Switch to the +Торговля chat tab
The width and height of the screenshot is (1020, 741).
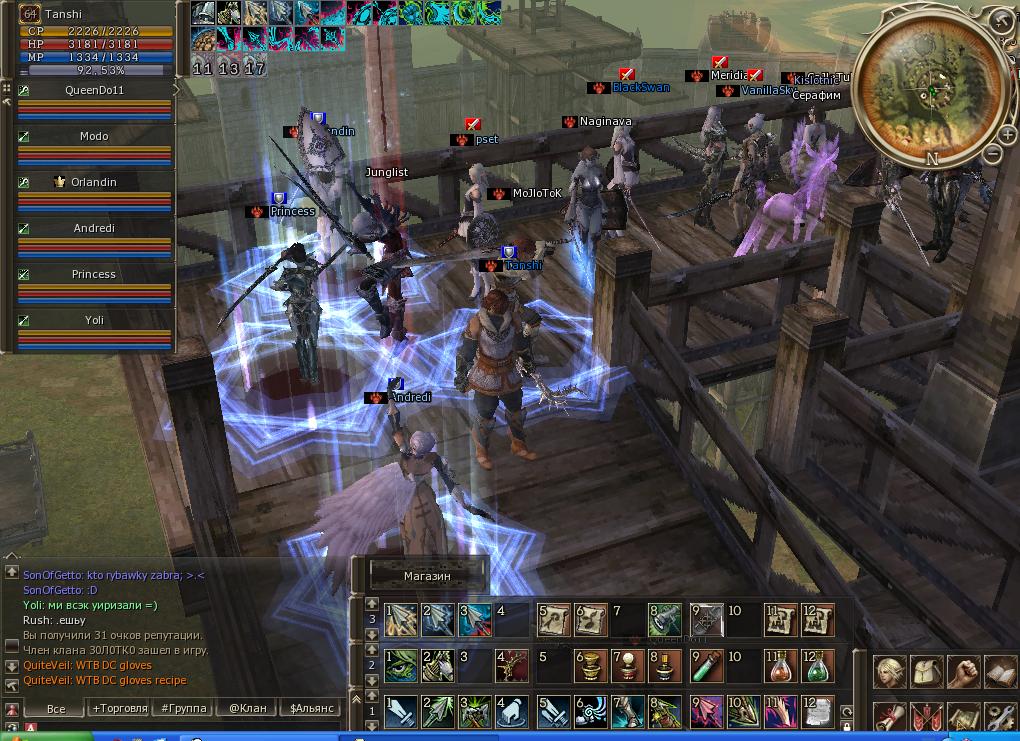pos(118,708)
